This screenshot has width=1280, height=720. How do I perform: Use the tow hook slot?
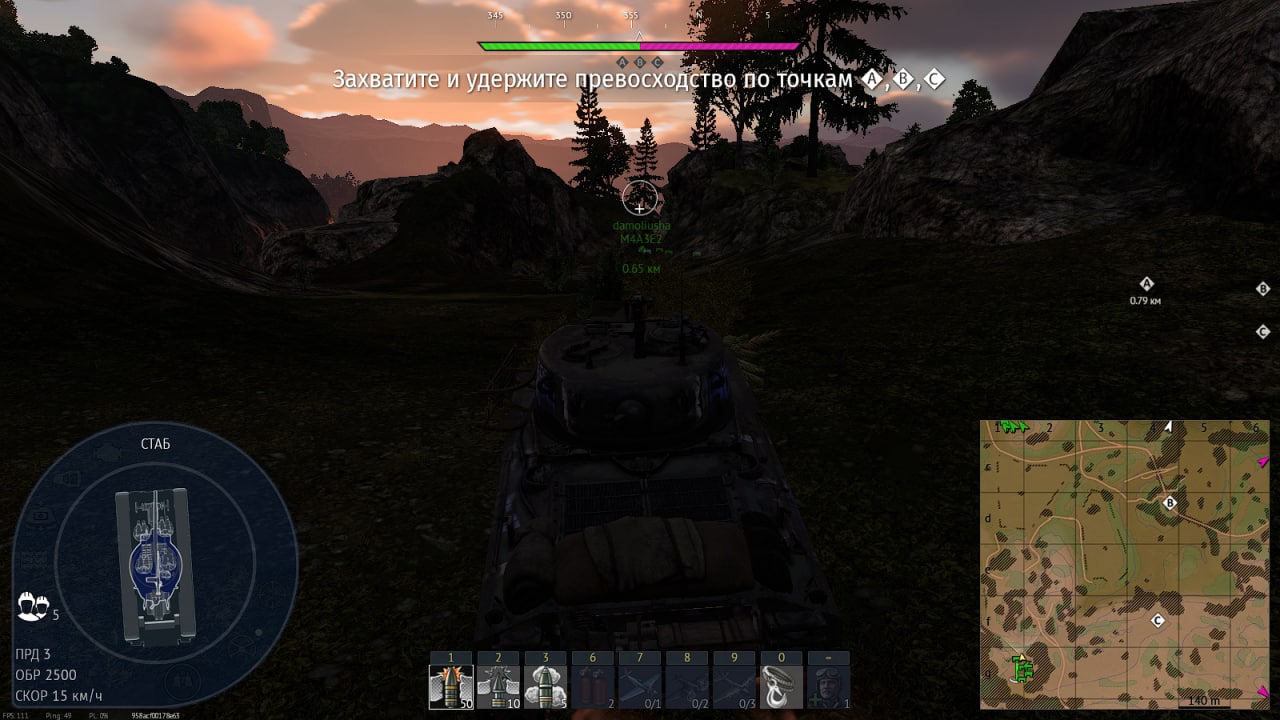781,687
